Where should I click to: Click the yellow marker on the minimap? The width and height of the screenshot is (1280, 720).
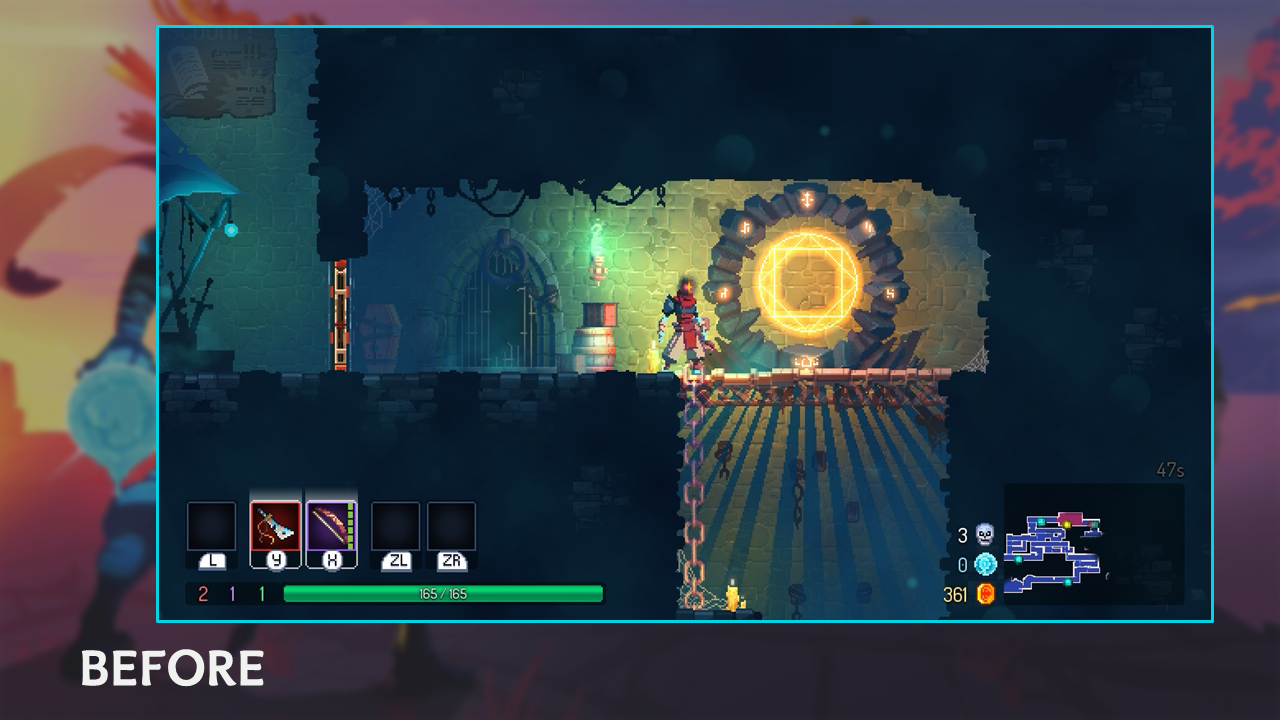click(1067, 524)
